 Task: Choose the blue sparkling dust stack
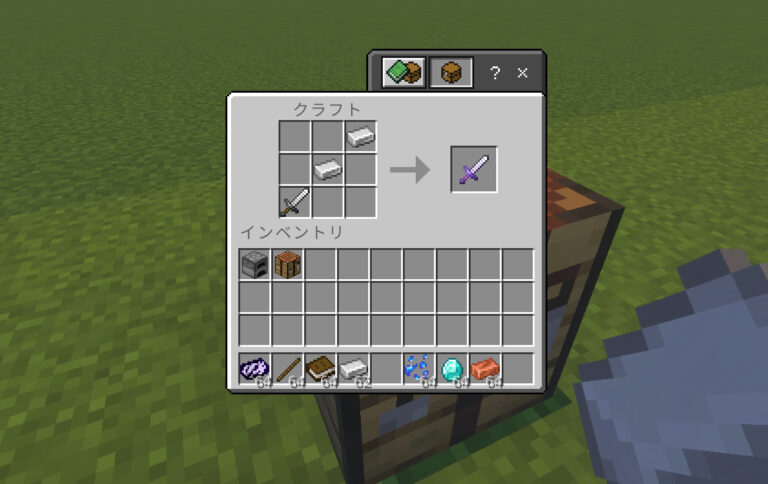tap(419, 369)
